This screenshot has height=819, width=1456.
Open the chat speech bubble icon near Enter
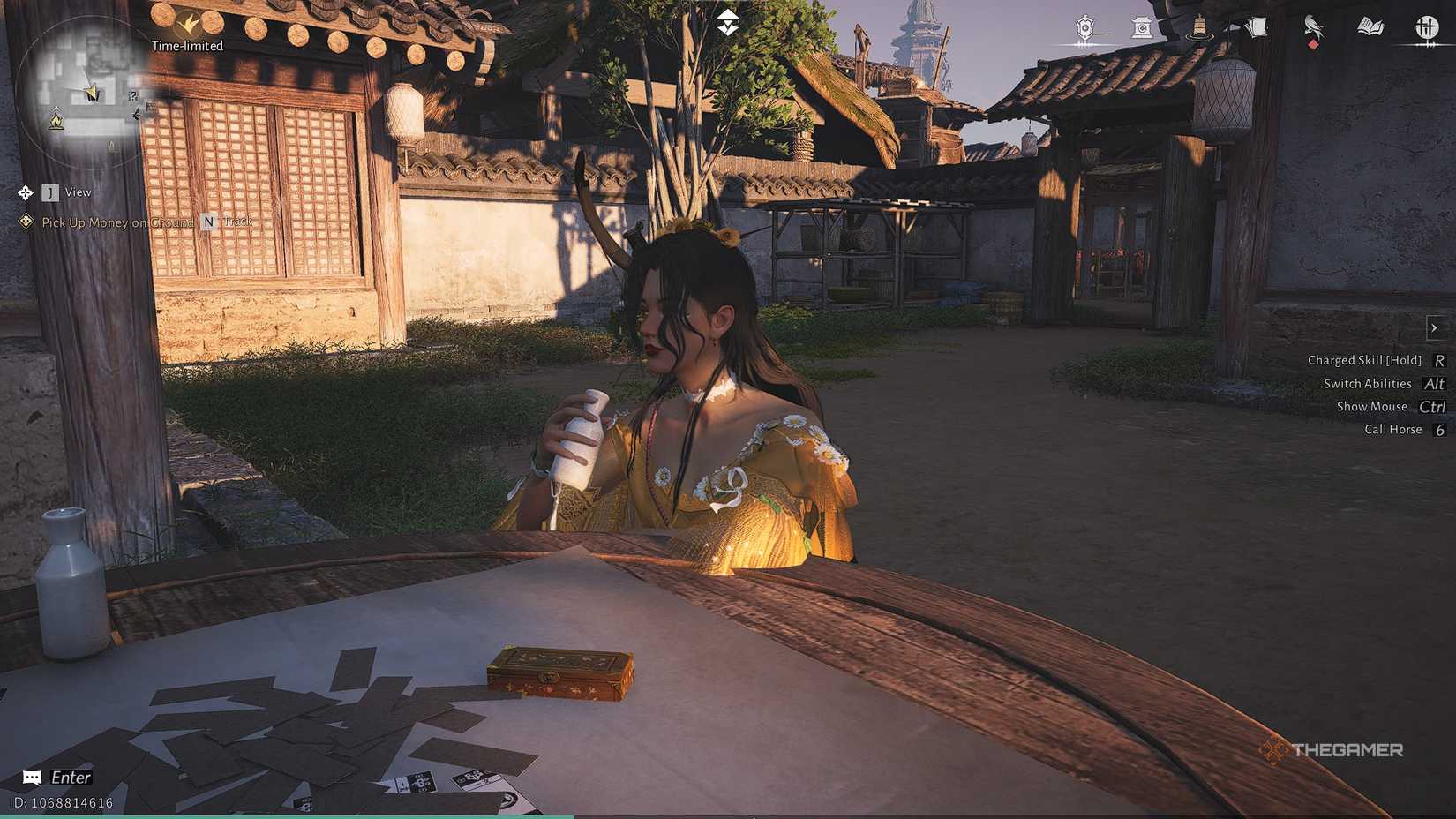coord(31,778)
